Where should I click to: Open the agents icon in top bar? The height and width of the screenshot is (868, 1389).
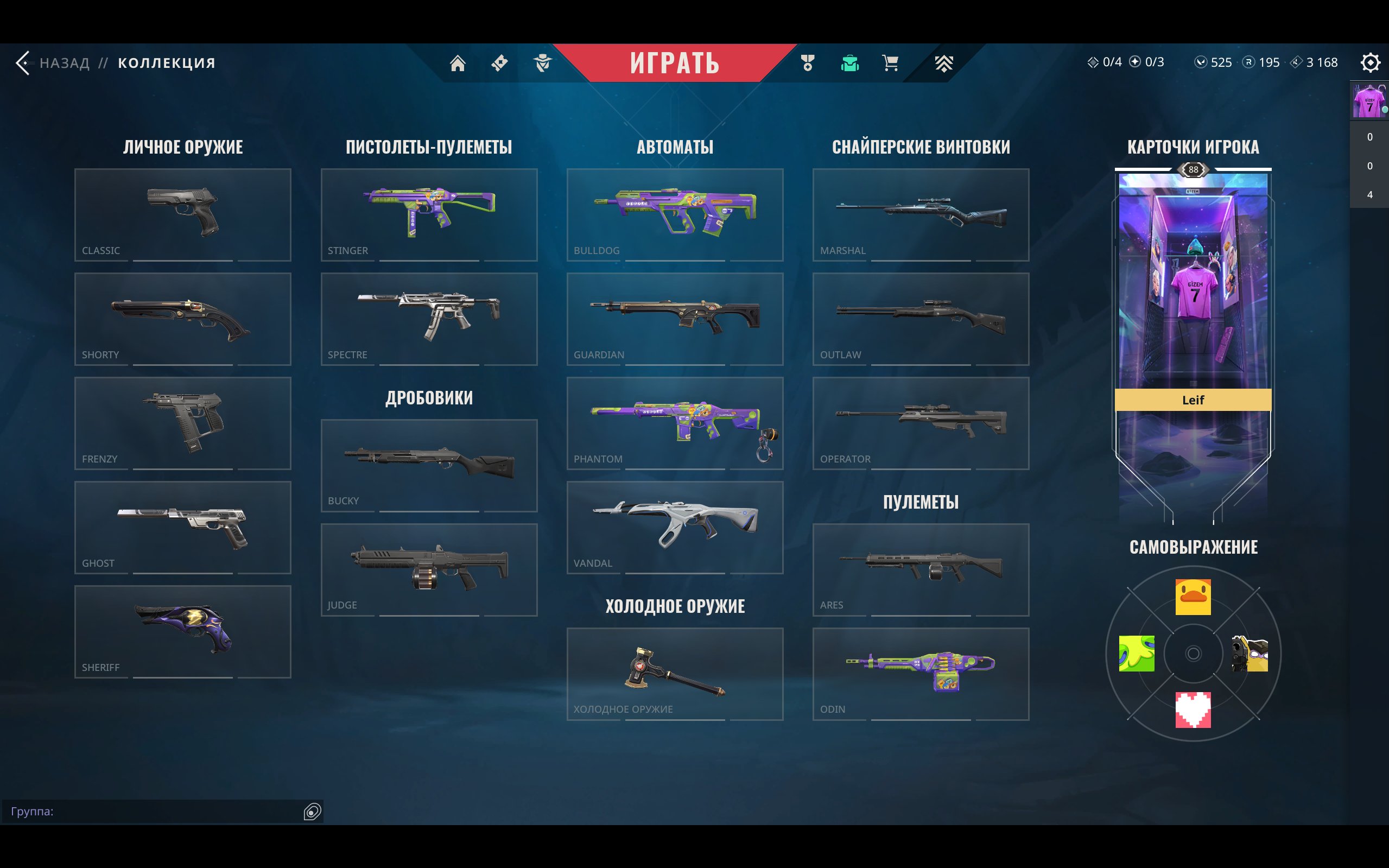(541, 63)
